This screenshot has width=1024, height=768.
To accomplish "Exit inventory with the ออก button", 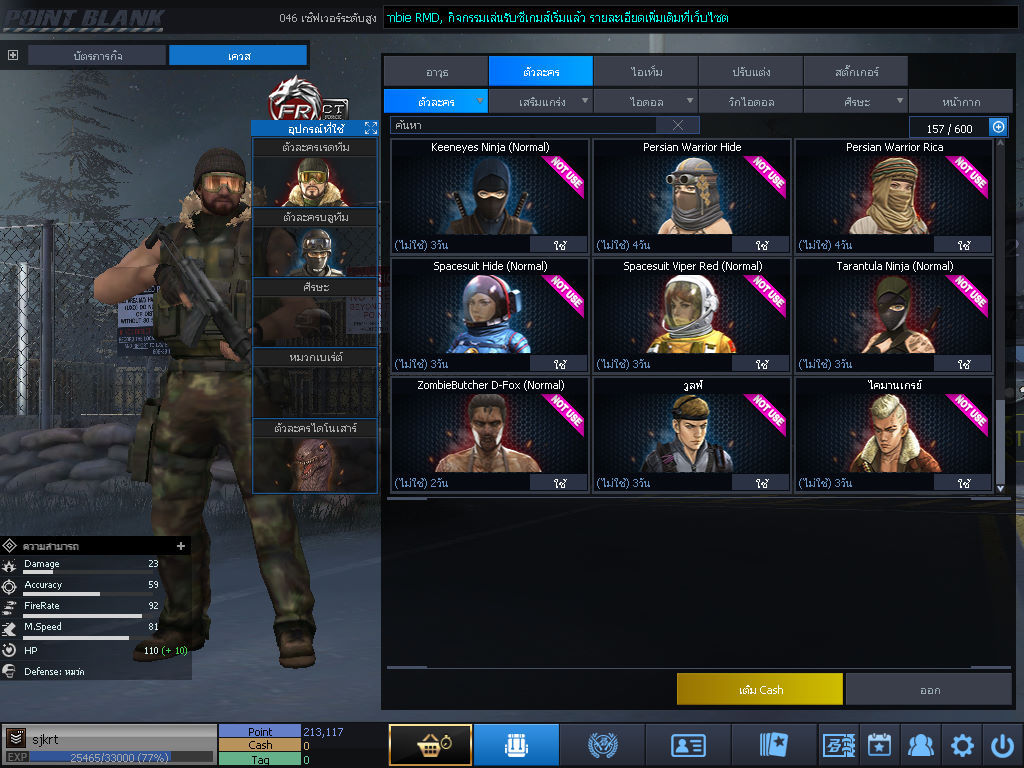I will pos(929,690).
